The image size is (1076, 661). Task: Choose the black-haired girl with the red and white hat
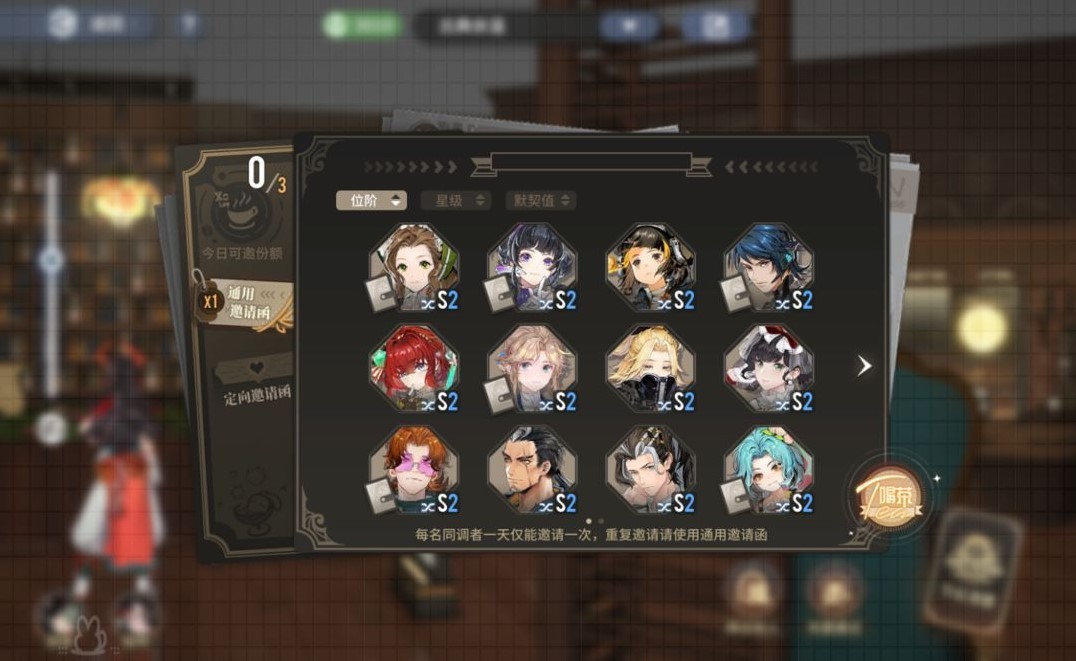point(768,369)
